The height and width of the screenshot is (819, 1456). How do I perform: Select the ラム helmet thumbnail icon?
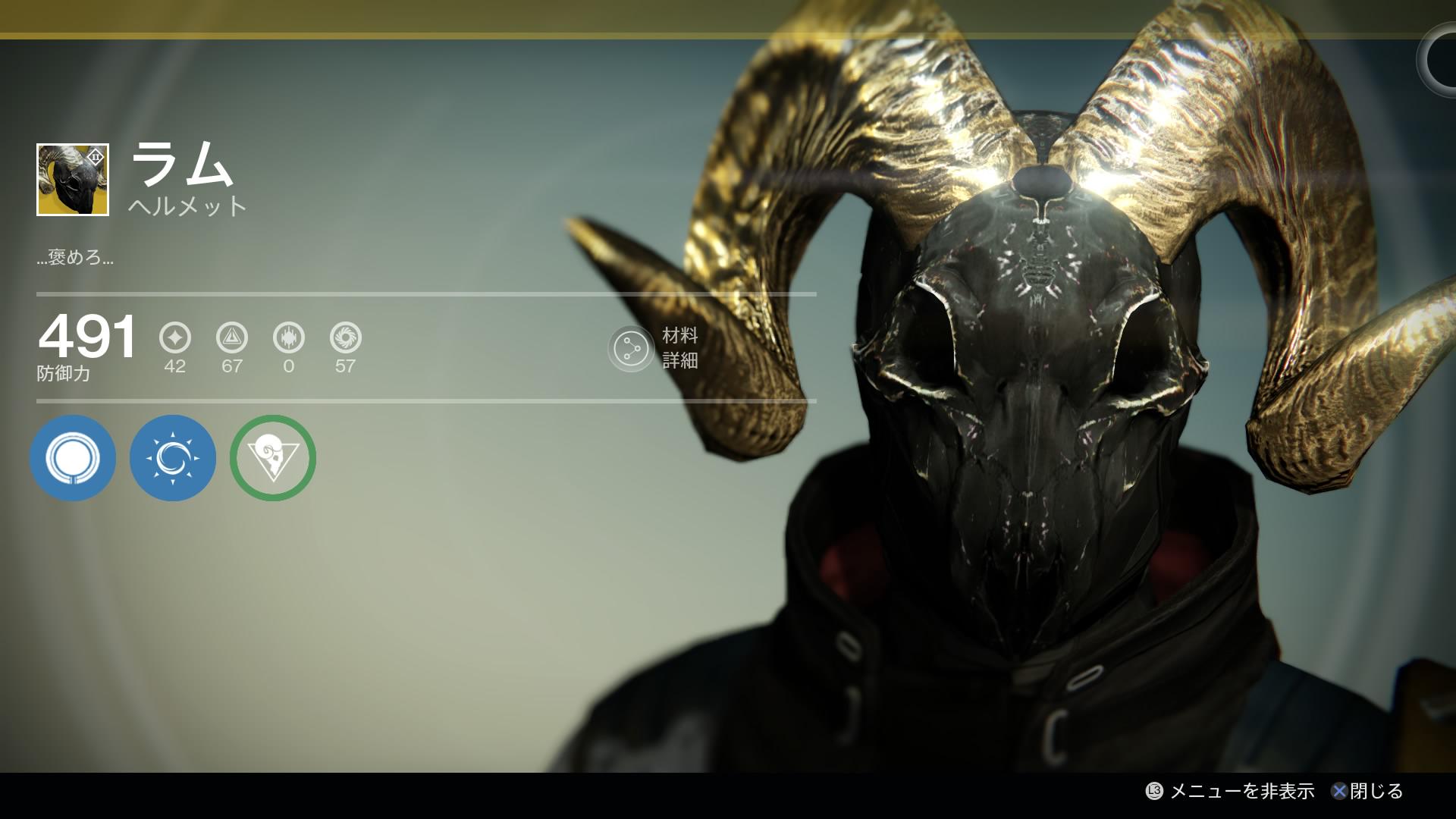(x=73, y=180)
